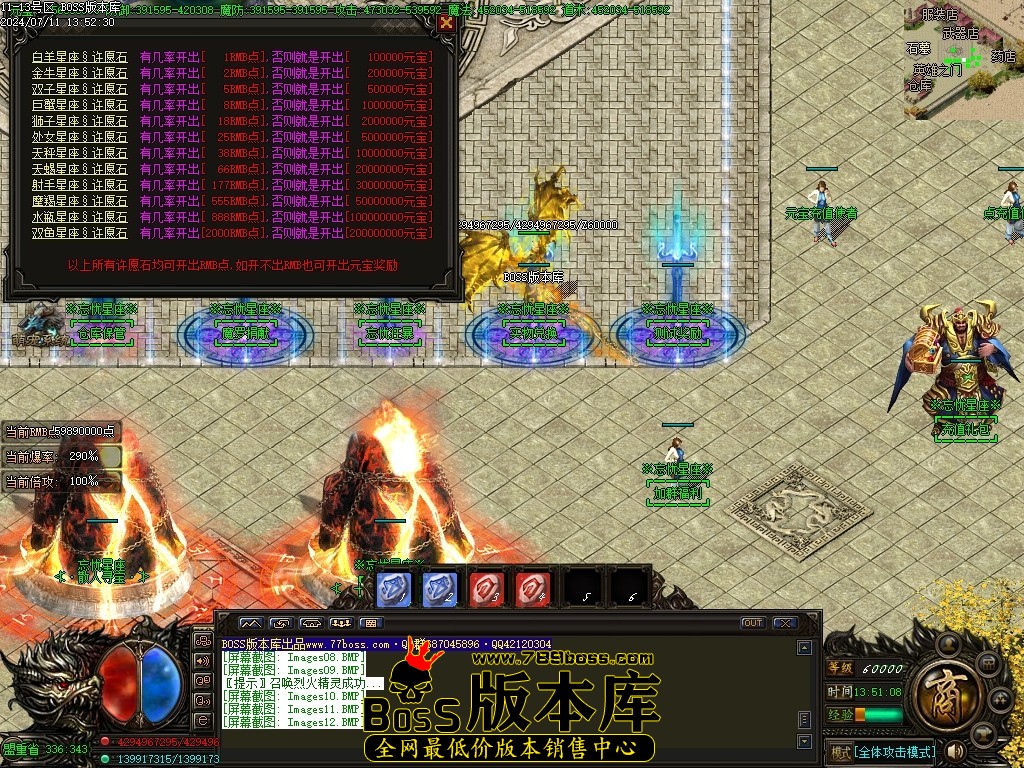Toggle sound with the speaker icon
The image size is (1024, 768).
(954, 750)
